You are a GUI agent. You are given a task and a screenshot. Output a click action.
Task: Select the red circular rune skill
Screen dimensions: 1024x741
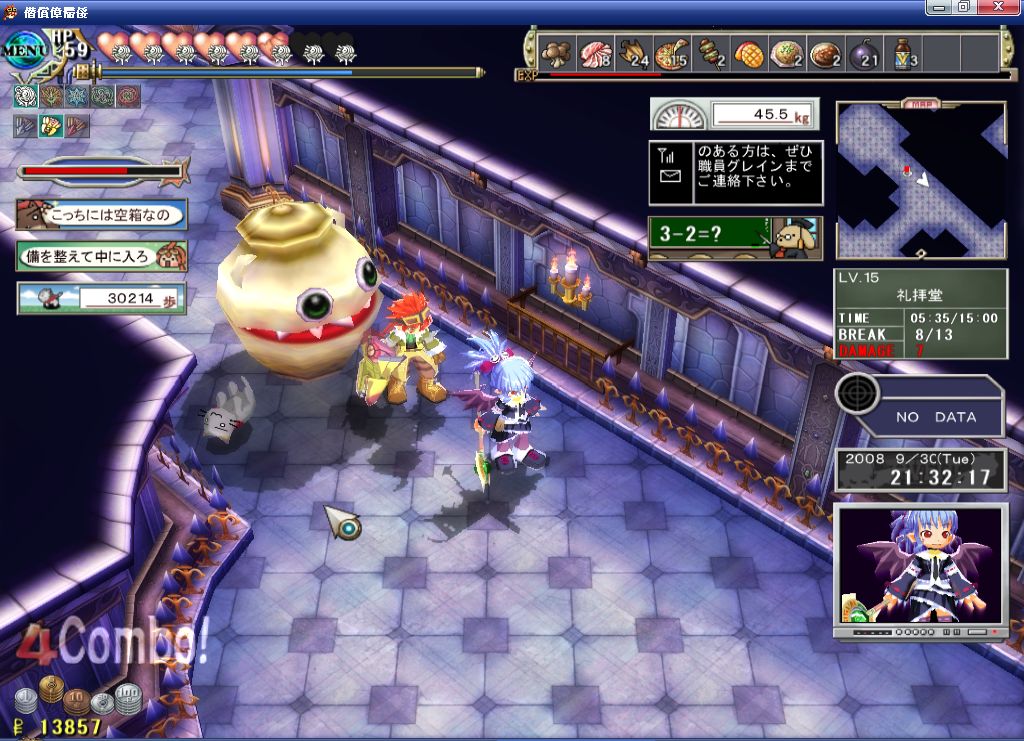click(x=127, y=96)
